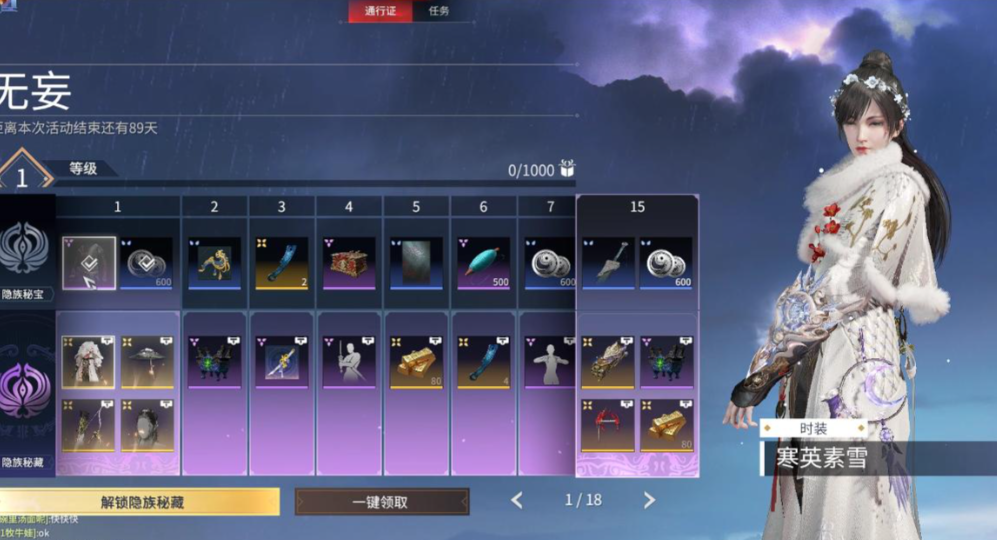Choose the dagger reward at level 15
The width and height of the screenshot is (997, 540).
[x=608, y=263]
